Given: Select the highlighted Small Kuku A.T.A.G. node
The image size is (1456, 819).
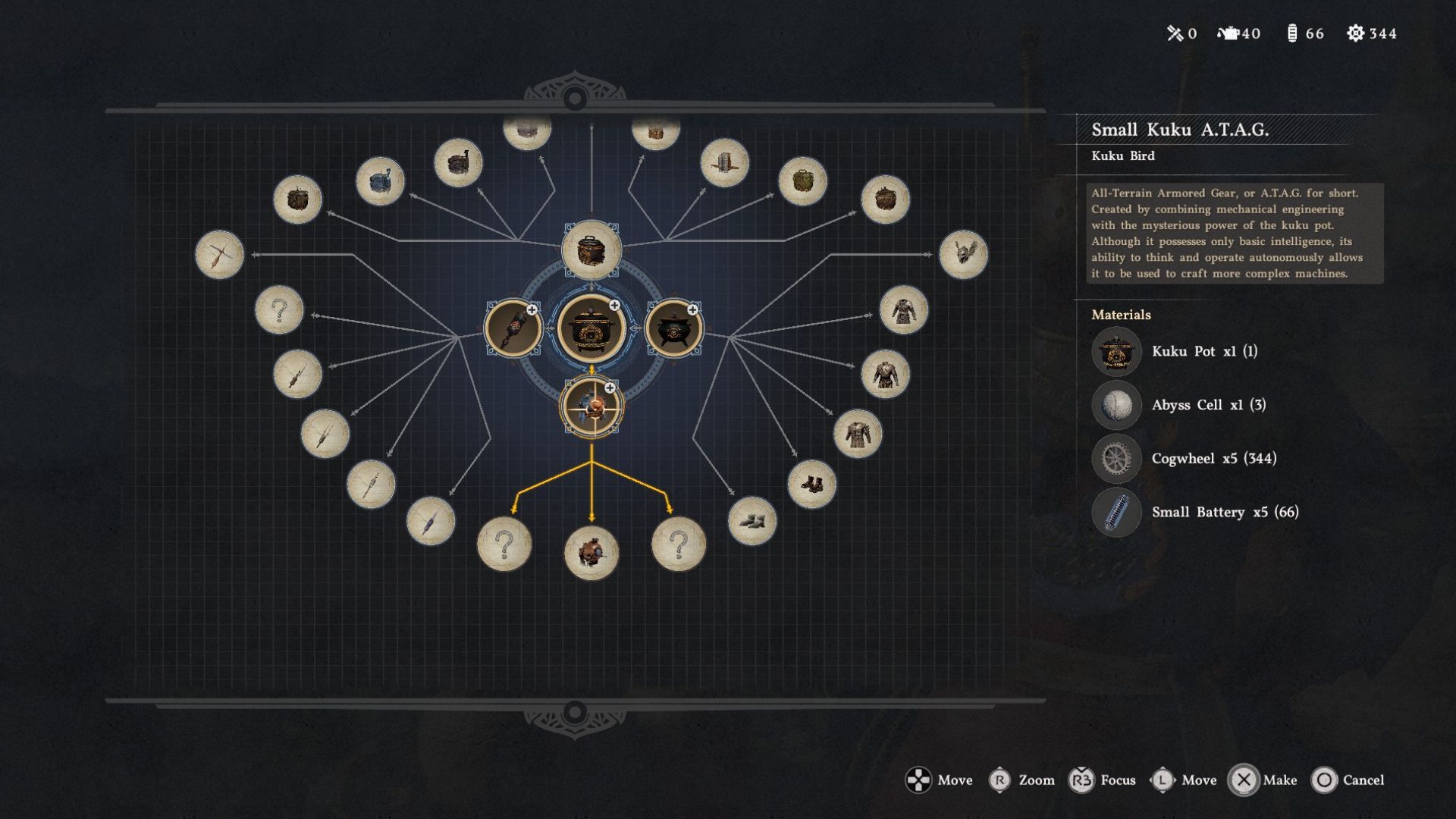Looking at the screenshot, I should [591, 407].
